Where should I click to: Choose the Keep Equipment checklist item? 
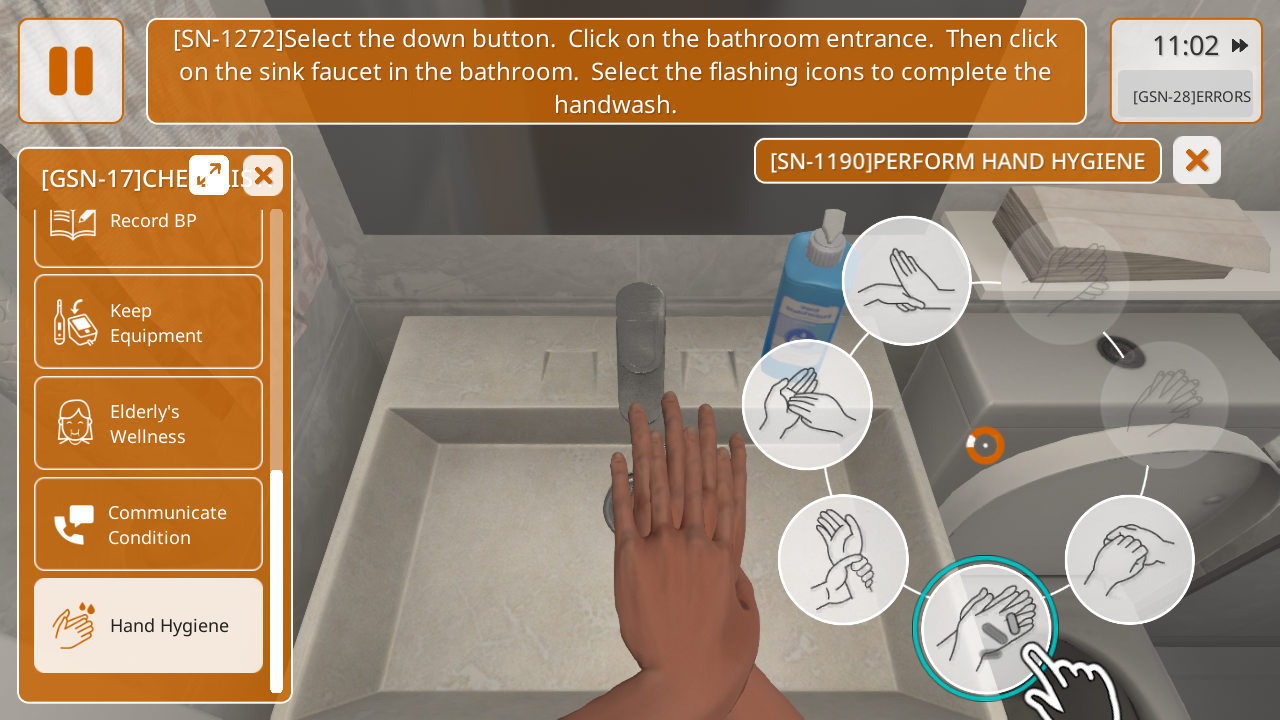(x=148, y=322)
